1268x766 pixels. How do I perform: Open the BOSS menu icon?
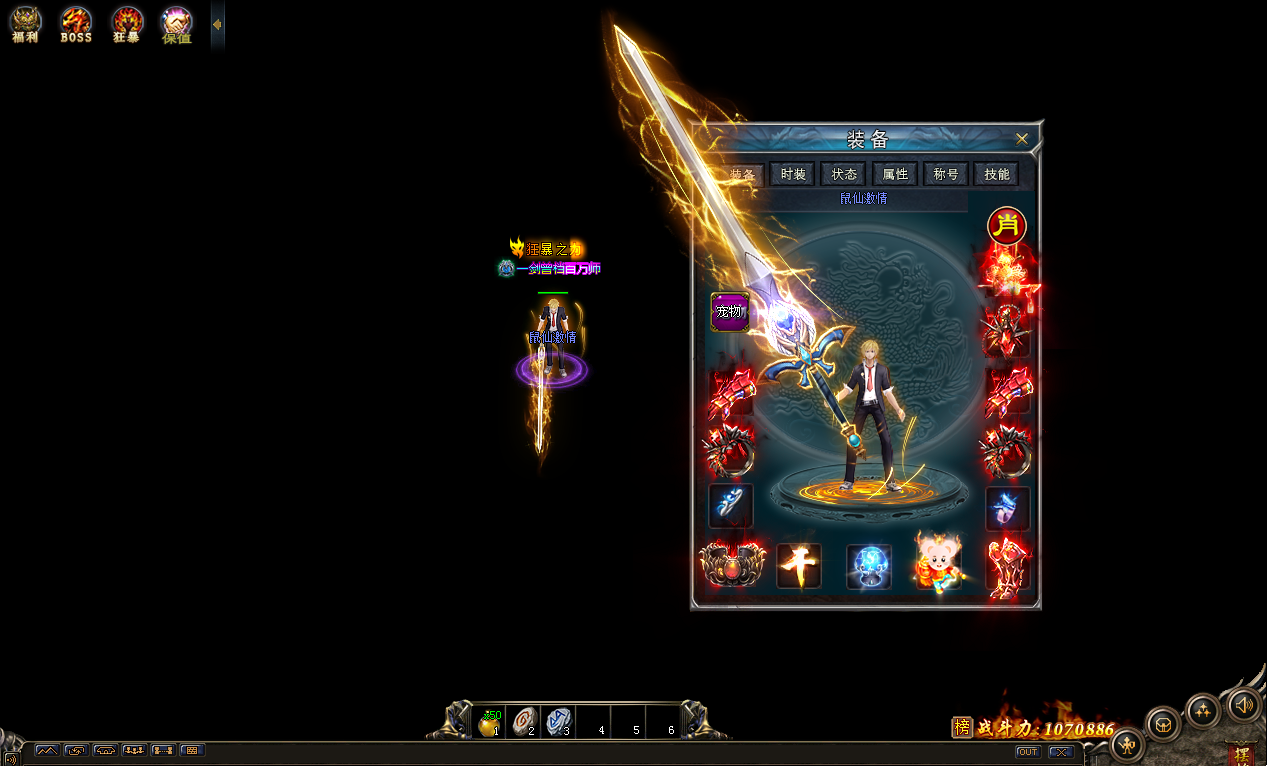click(x=76, y=23)
